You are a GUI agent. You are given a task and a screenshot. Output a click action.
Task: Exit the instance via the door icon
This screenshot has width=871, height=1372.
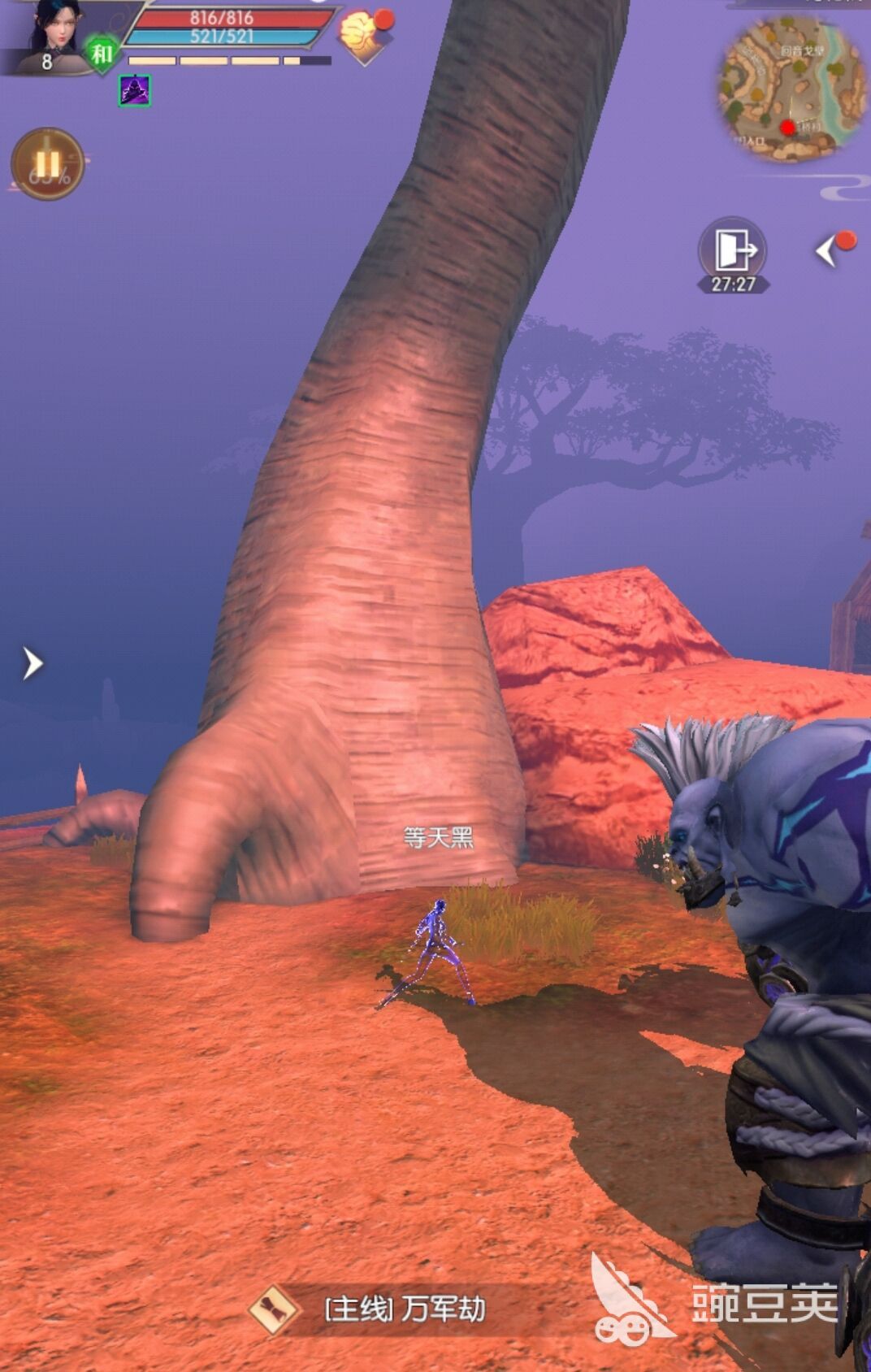tap(733, 249)
